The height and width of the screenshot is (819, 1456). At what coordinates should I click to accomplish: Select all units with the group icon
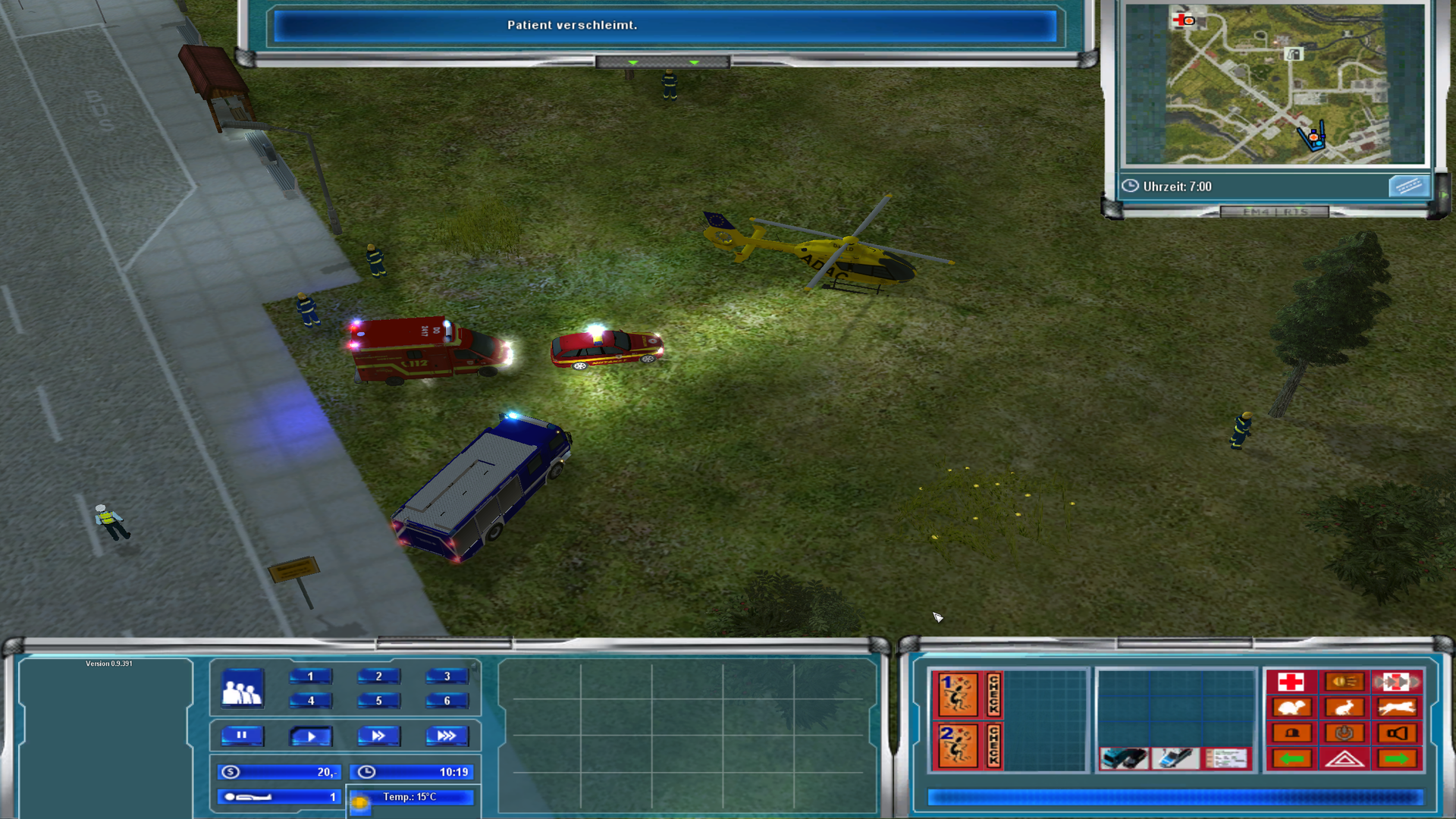pyautogui.click(x=242, y=689)
